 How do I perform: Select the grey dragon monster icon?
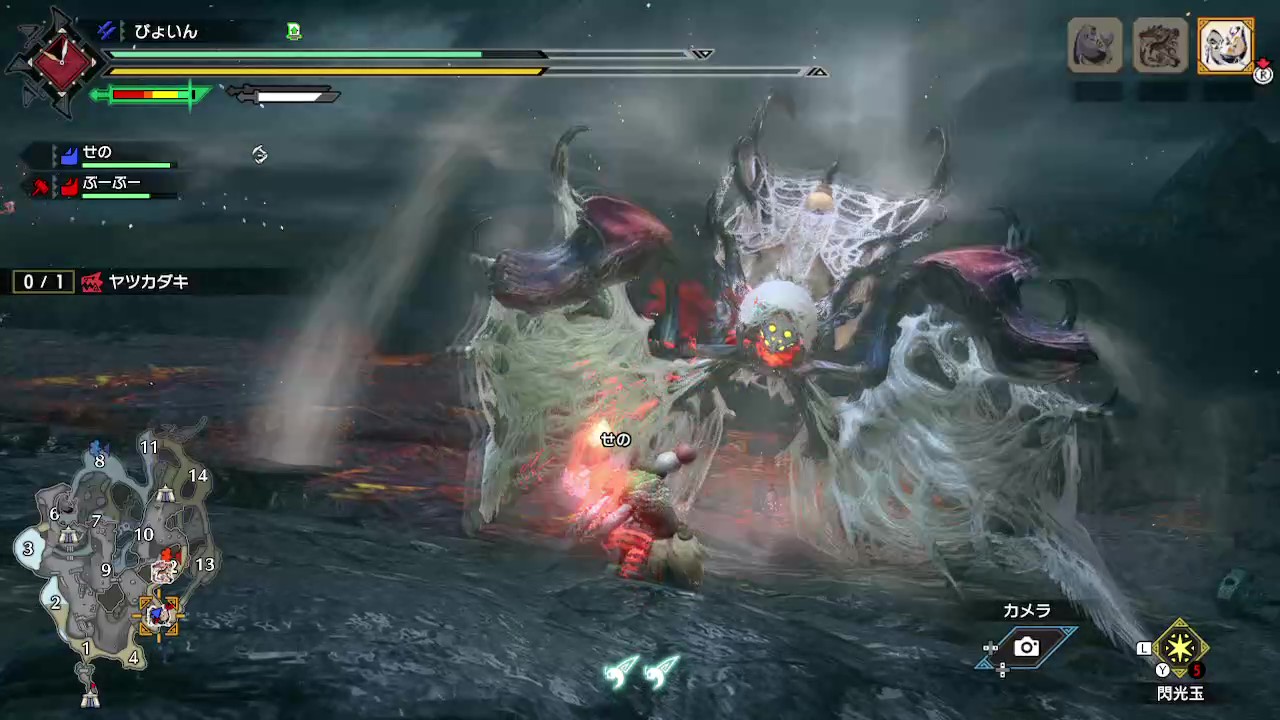1161,45
